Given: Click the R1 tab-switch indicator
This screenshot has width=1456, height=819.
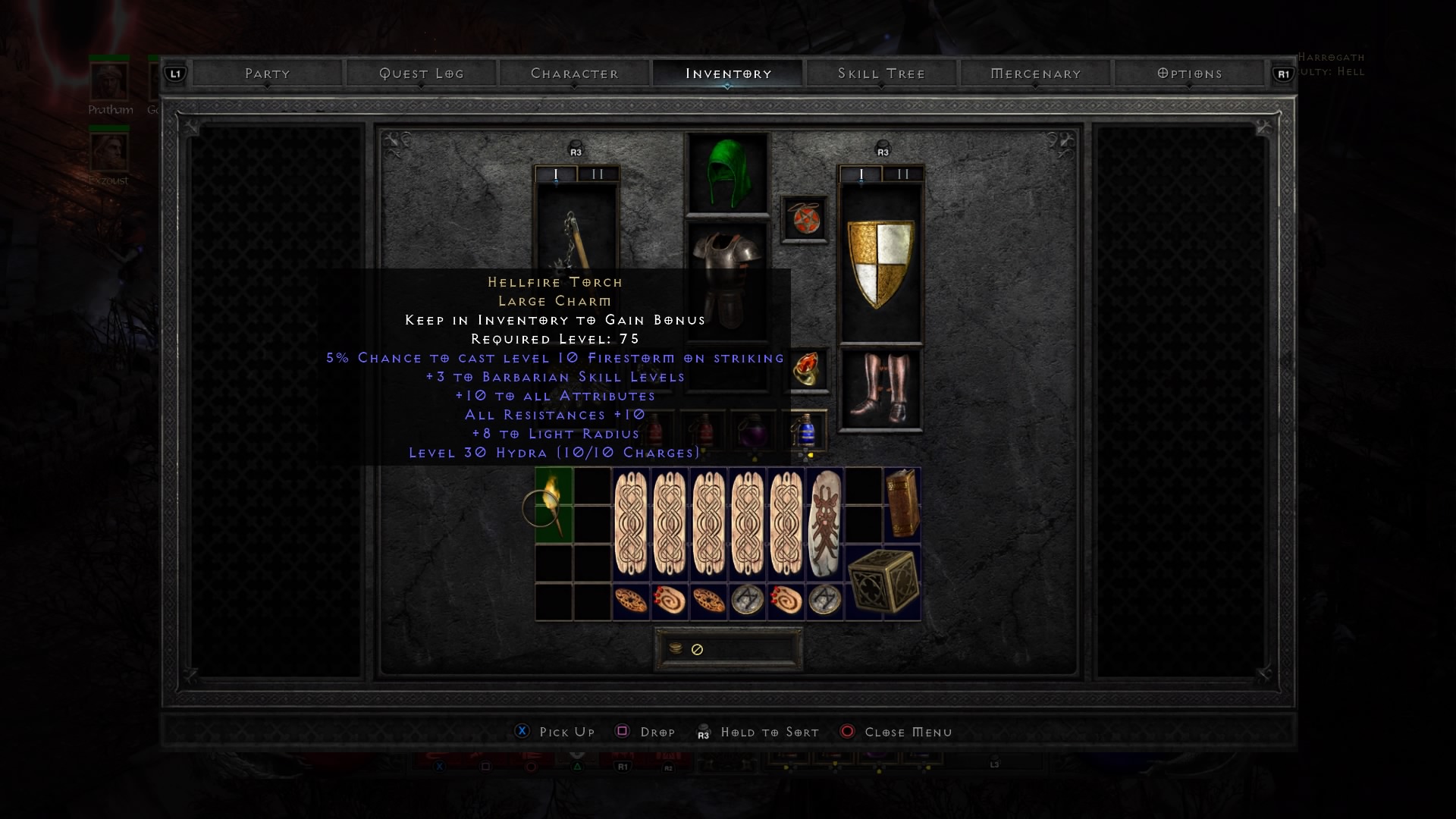Looking at the screenshot, I should coord(1282,74).
